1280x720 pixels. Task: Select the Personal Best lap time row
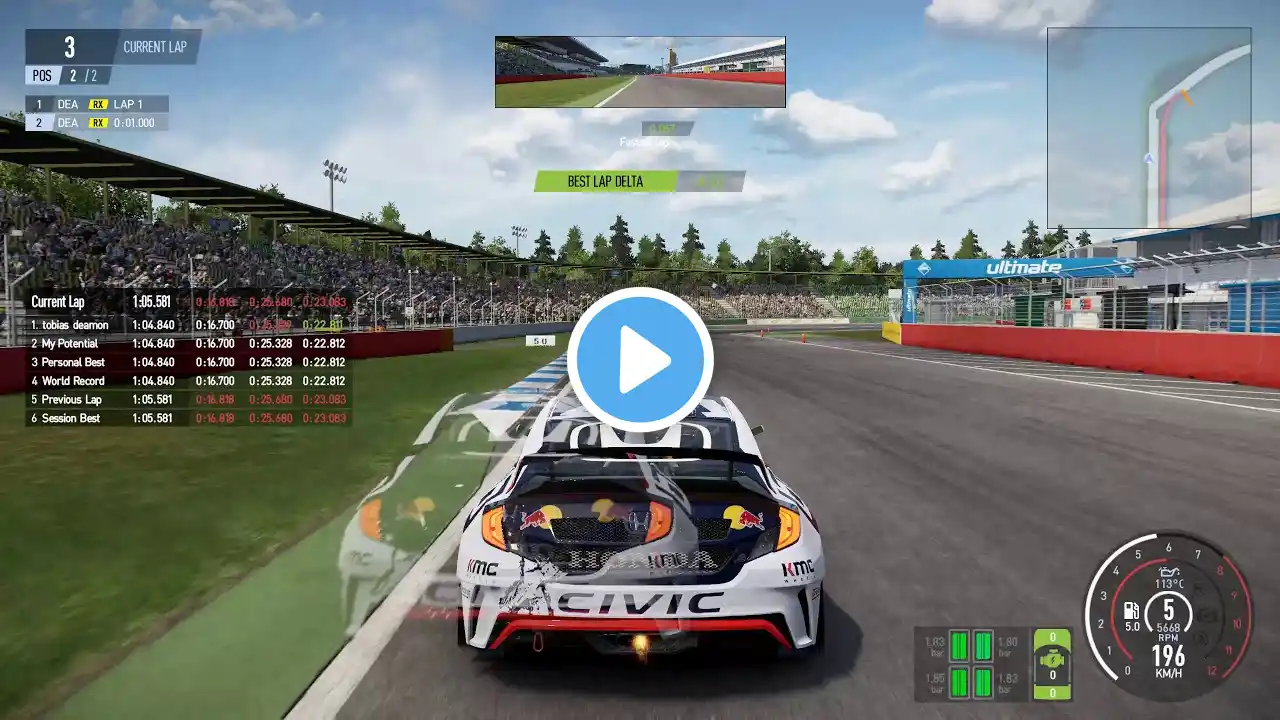(x=188, y=362)
